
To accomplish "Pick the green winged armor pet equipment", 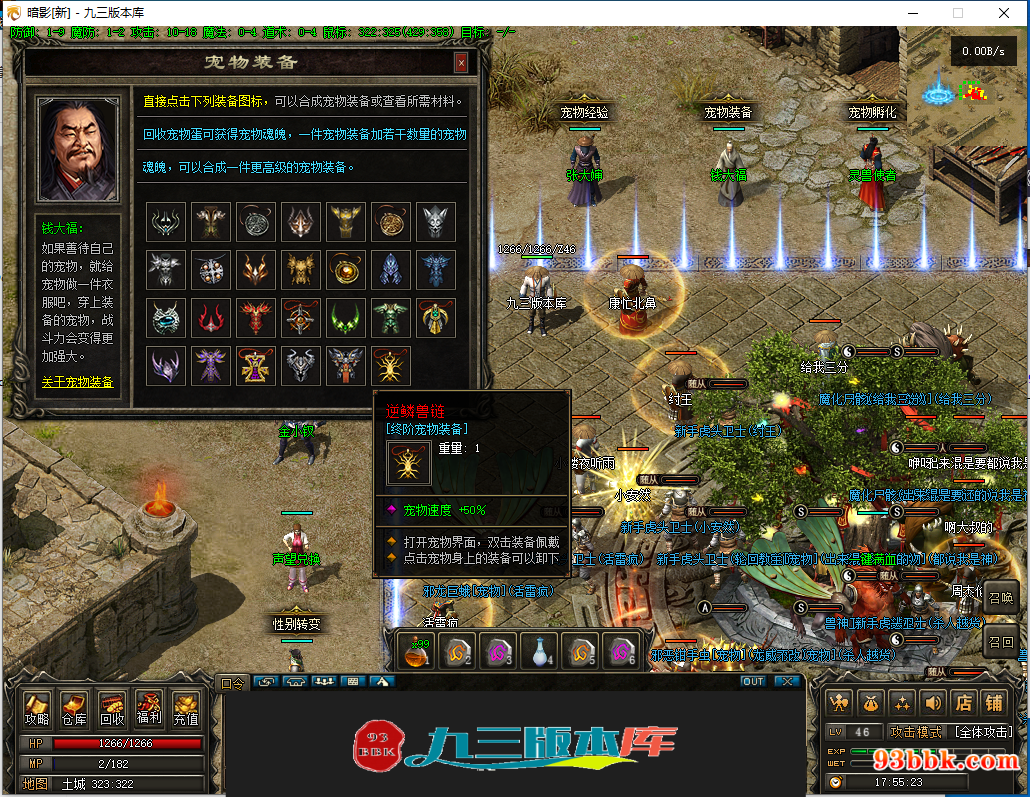I will pyautogui.click(x=391, y=318).
